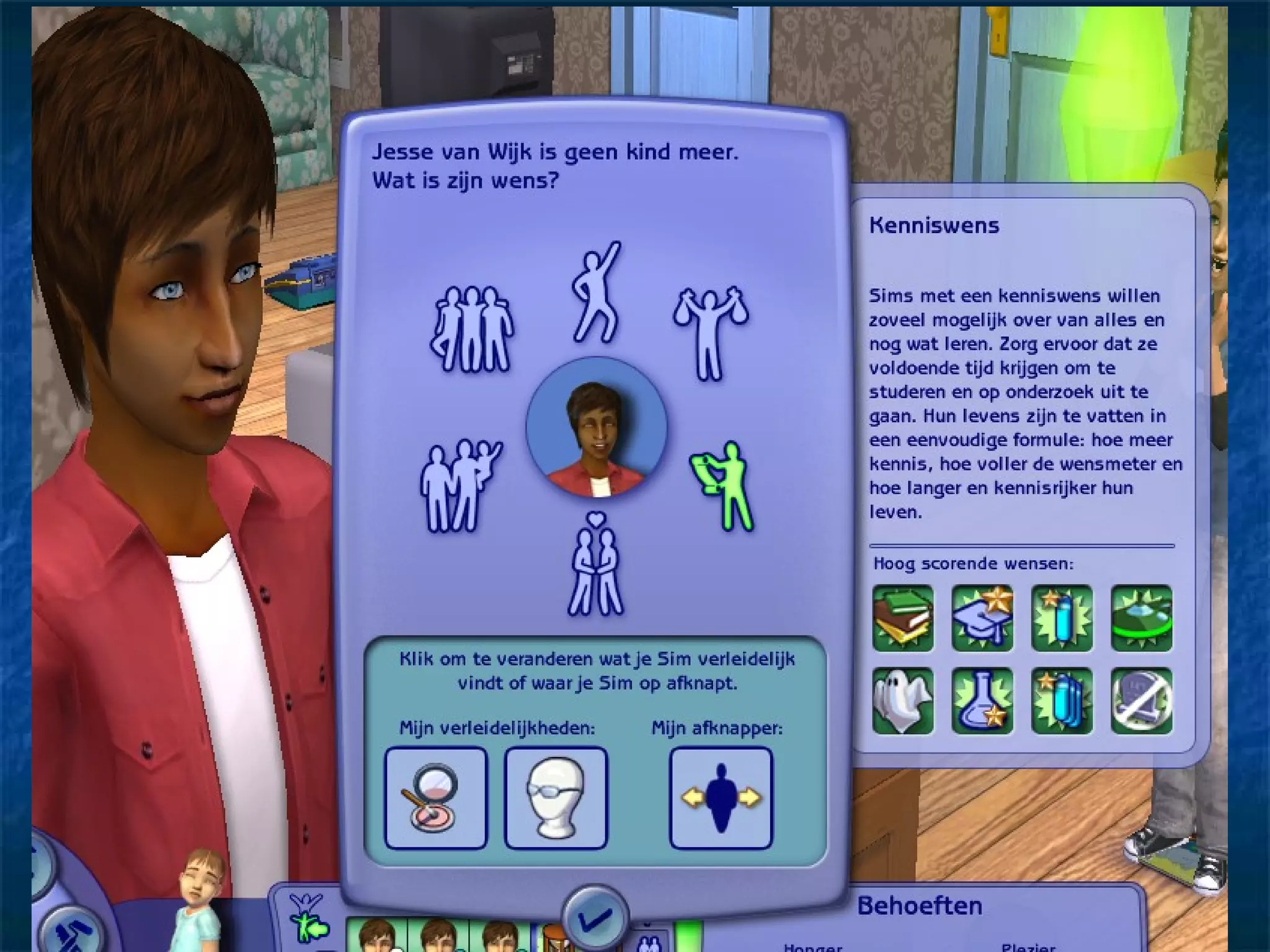The width and height of the screenshot is (1270, 952).
Task: Click the crossed-out tombstone want icon
Action: tap(1141, 701)
